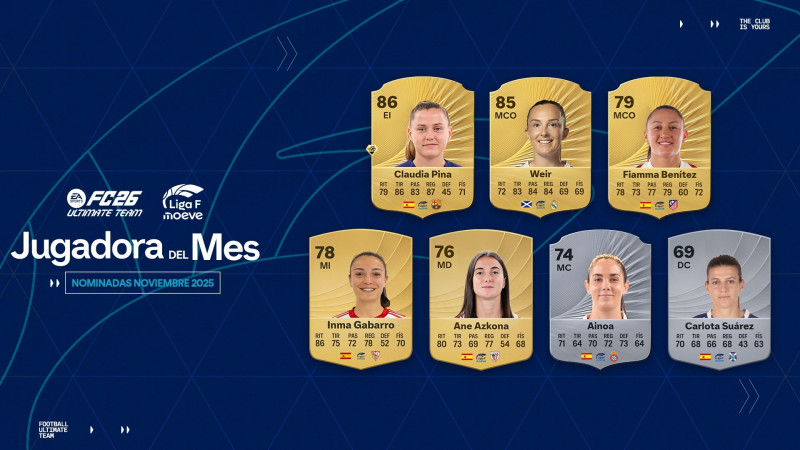This screenshot has width=800, height=450.
Task: Select the Inma Gabarro 78 card
Action: tap(360, 298)
